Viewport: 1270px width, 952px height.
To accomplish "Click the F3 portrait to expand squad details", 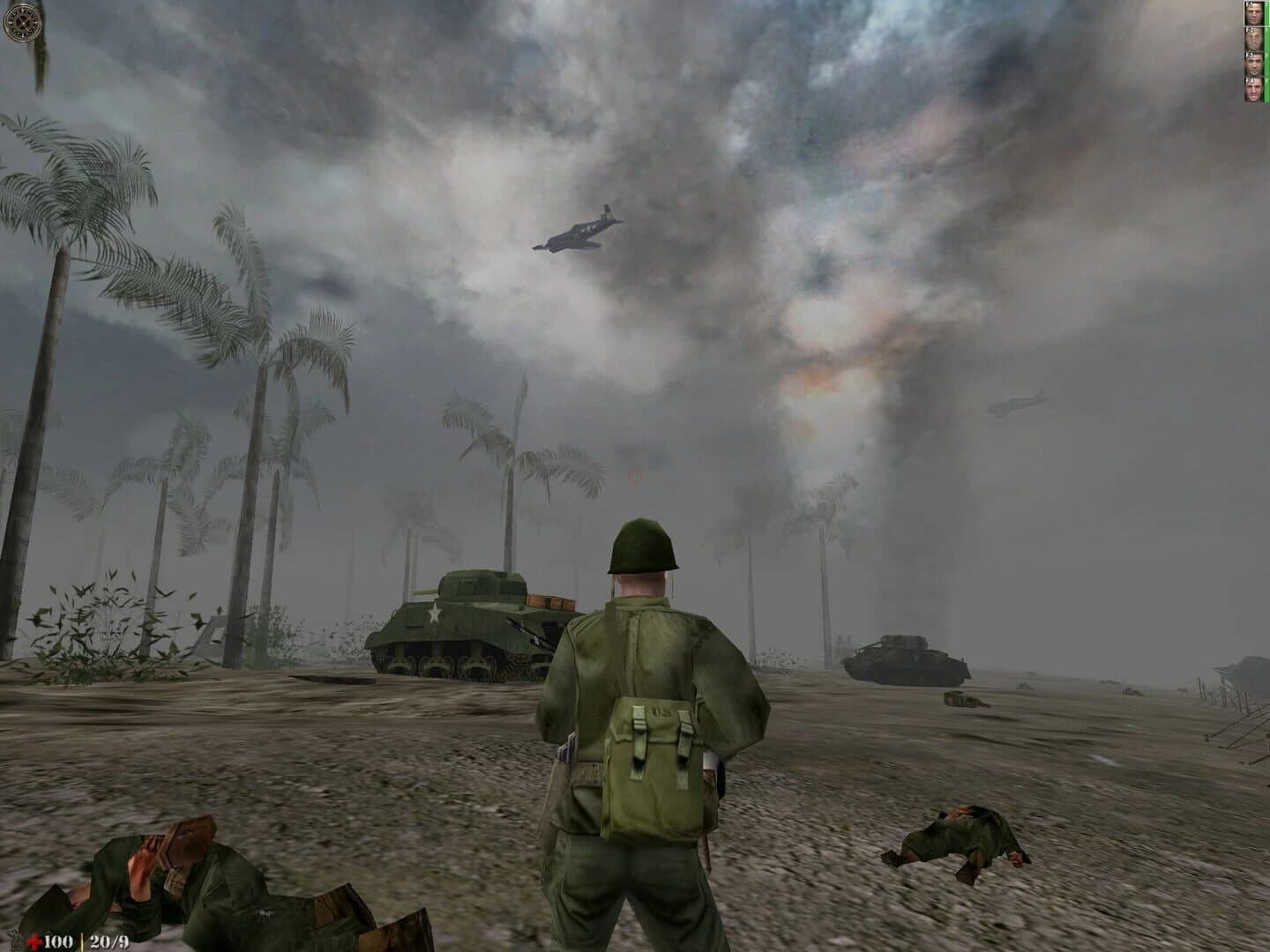I will 1253,63.
